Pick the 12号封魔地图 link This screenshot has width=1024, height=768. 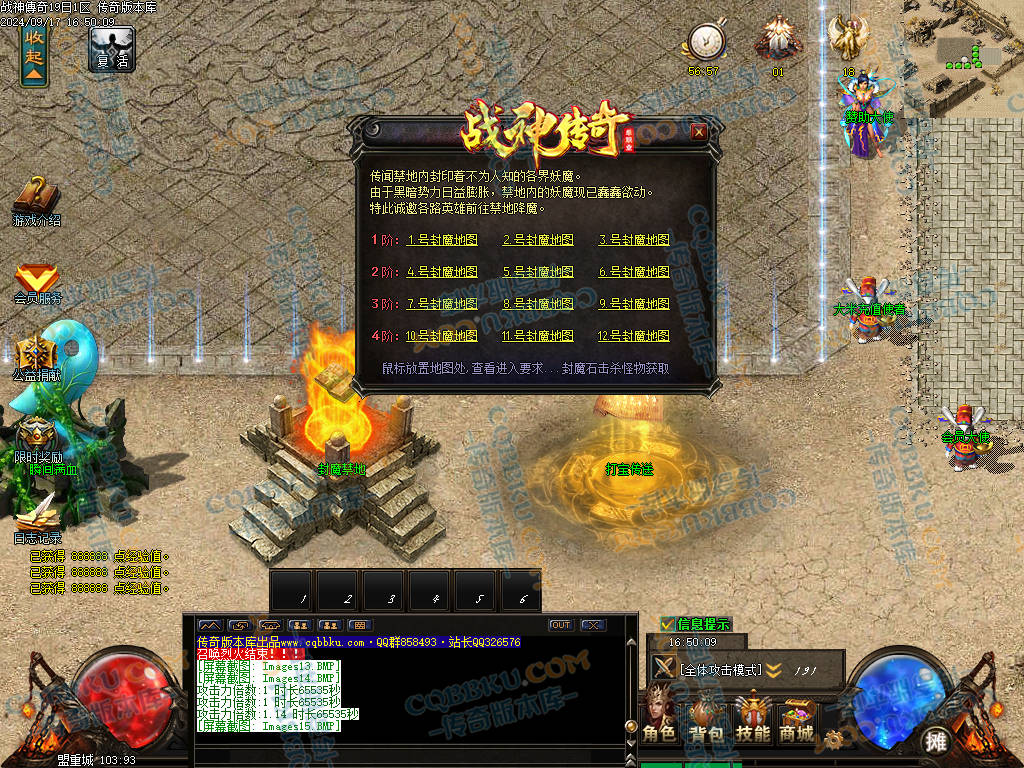pyautogui.click(x=634, y=336)
